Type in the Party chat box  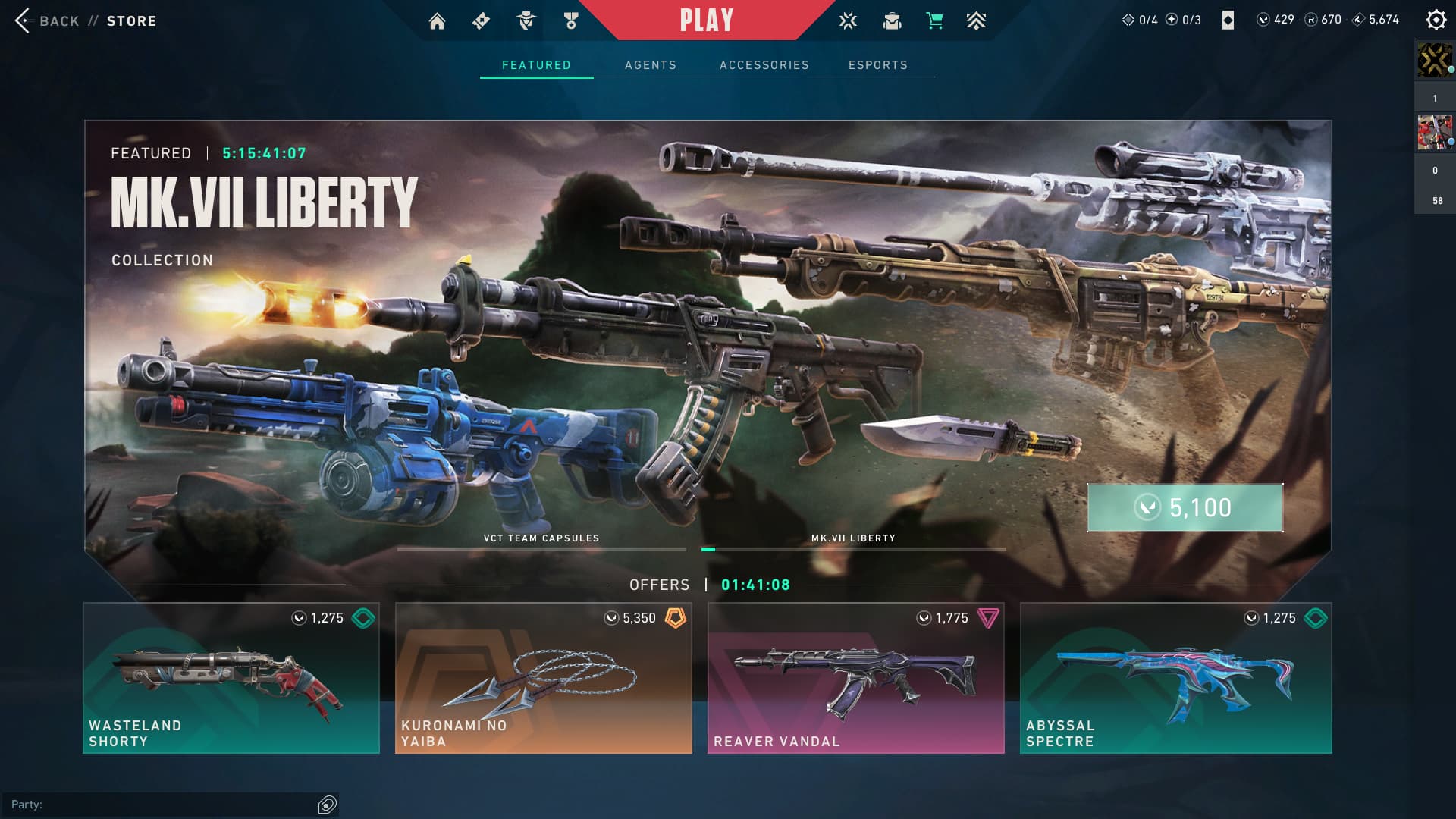coord(159,805)
